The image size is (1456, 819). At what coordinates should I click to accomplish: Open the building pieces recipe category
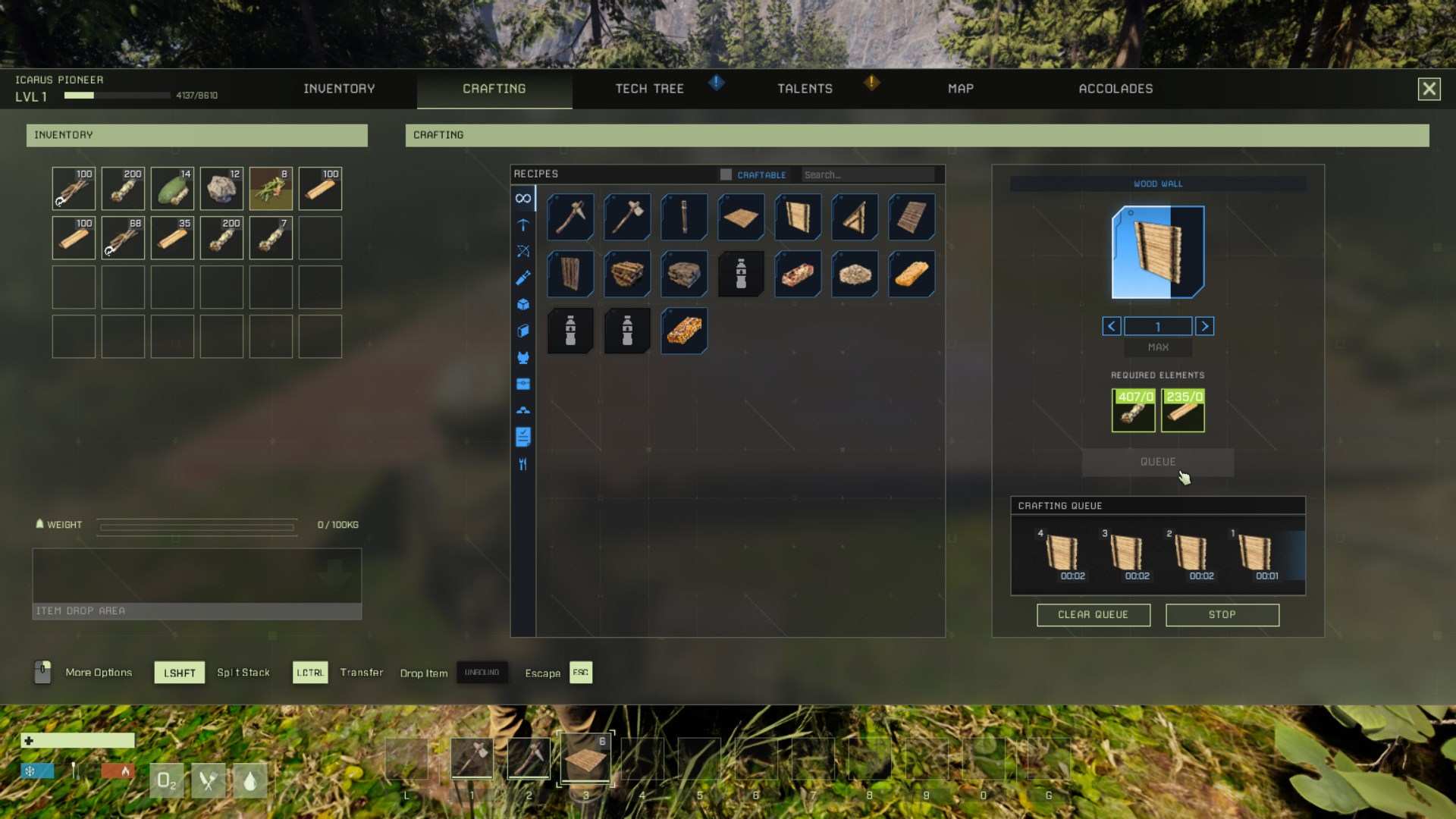coord(523,305)
